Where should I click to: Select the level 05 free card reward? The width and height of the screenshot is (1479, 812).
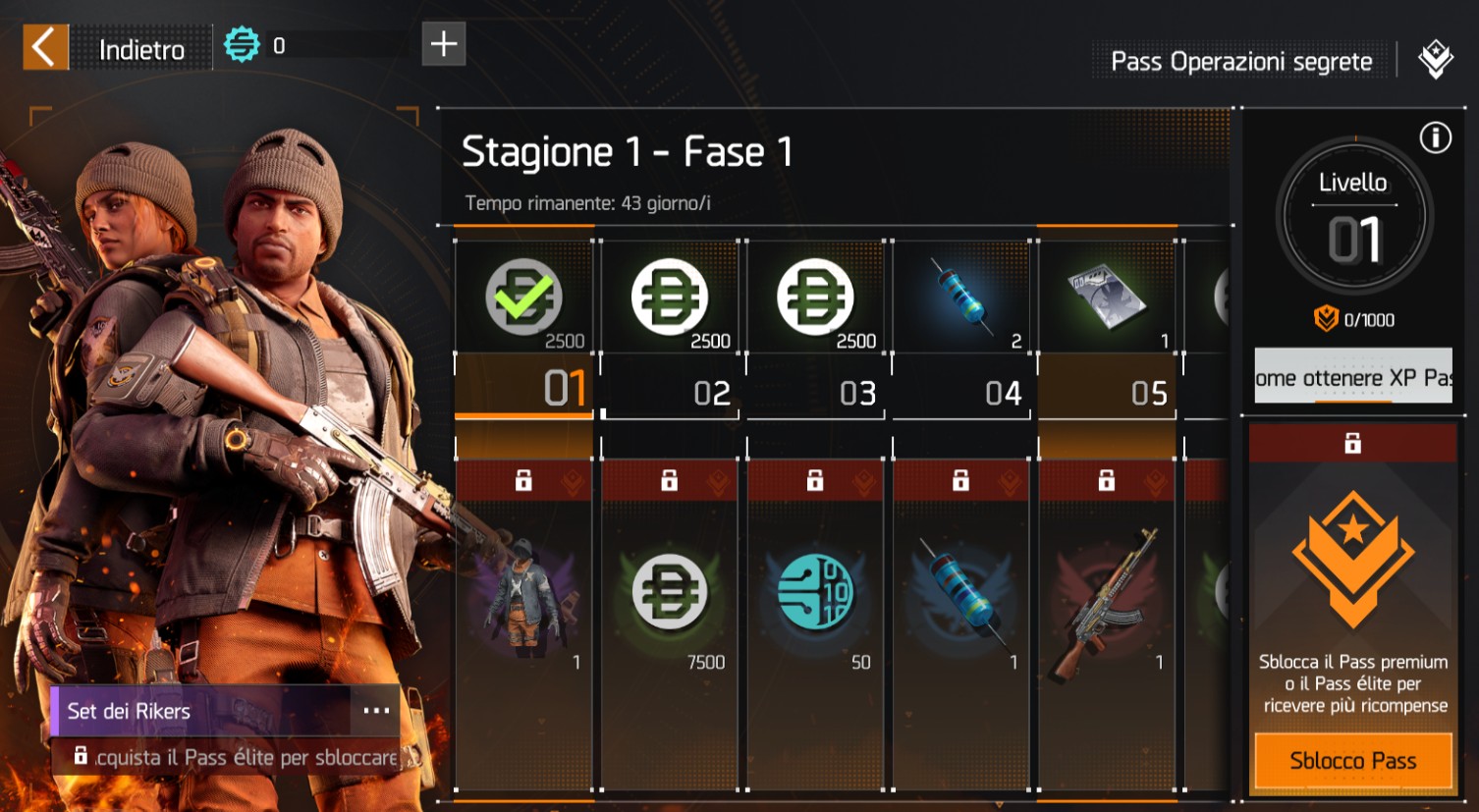[1107, 298]
